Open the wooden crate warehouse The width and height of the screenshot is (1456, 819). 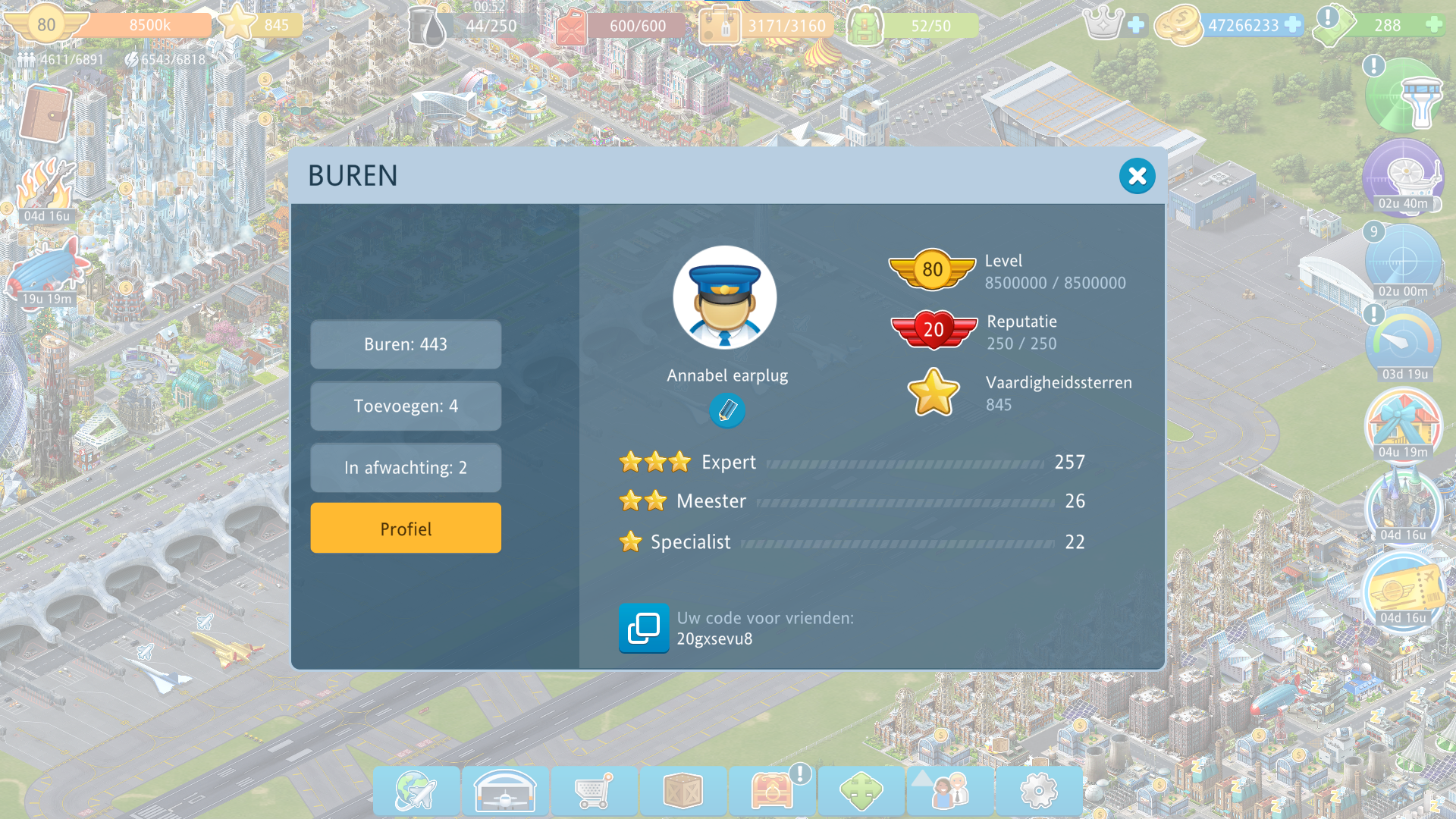pyautogui.click(x=682, y=791)
